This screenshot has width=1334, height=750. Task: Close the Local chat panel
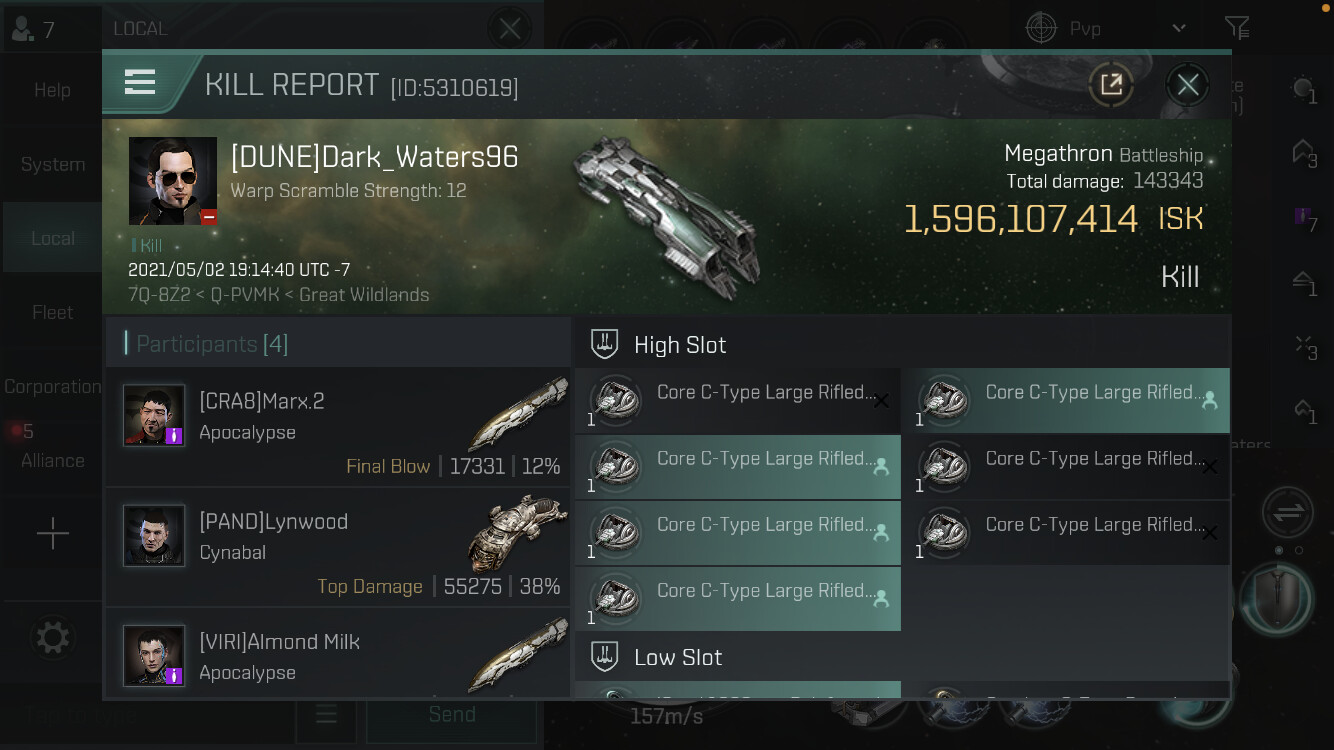point(509,29)
